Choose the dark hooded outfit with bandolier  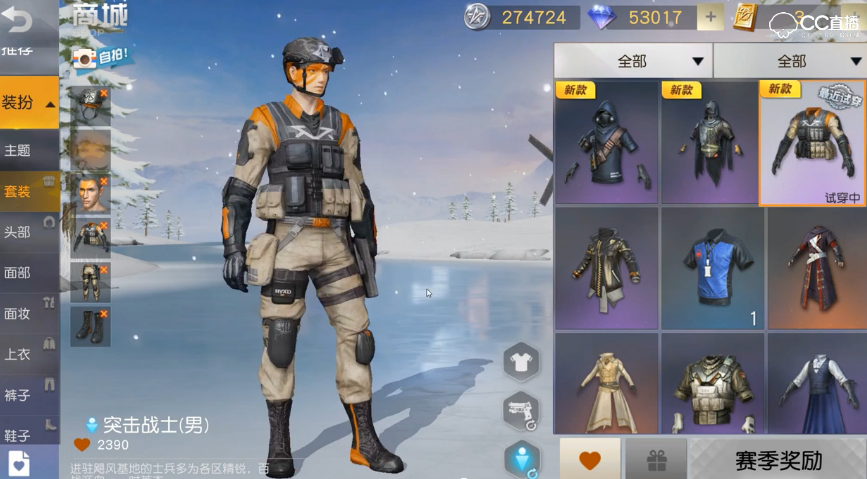point(607,143)
